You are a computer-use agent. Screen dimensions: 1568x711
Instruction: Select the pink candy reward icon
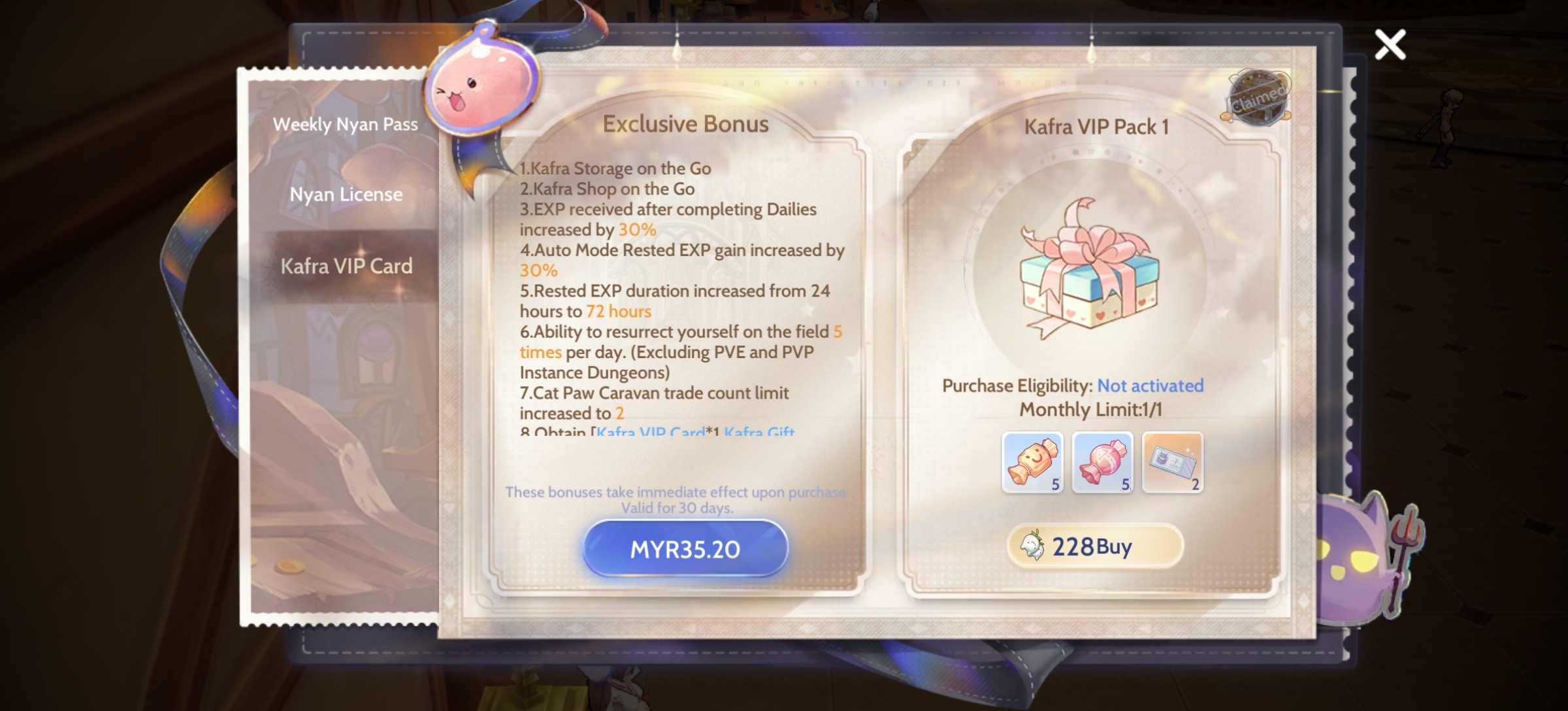[1103, 461]
